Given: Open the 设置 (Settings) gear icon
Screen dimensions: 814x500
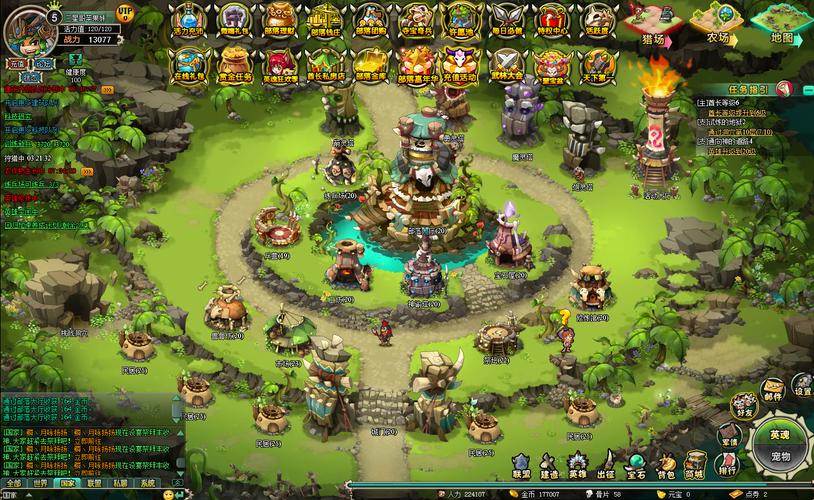Looking at the screenshot, I should [x=802, y=385].
